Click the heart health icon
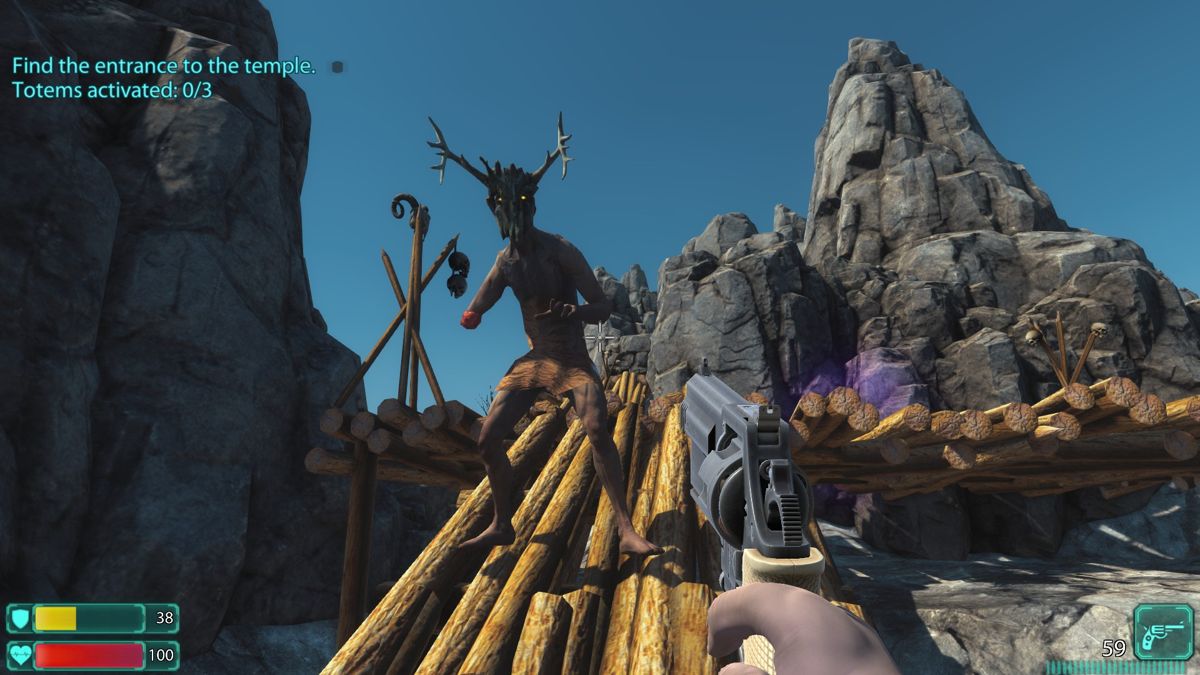Viewport: 1200px width, 675px height. [x=19, y=655]
